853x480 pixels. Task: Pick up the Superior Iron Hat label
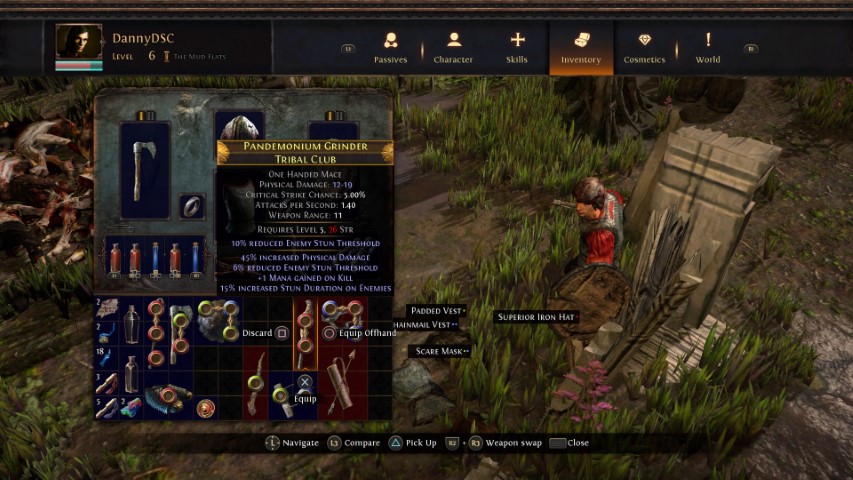pos(537,317)
